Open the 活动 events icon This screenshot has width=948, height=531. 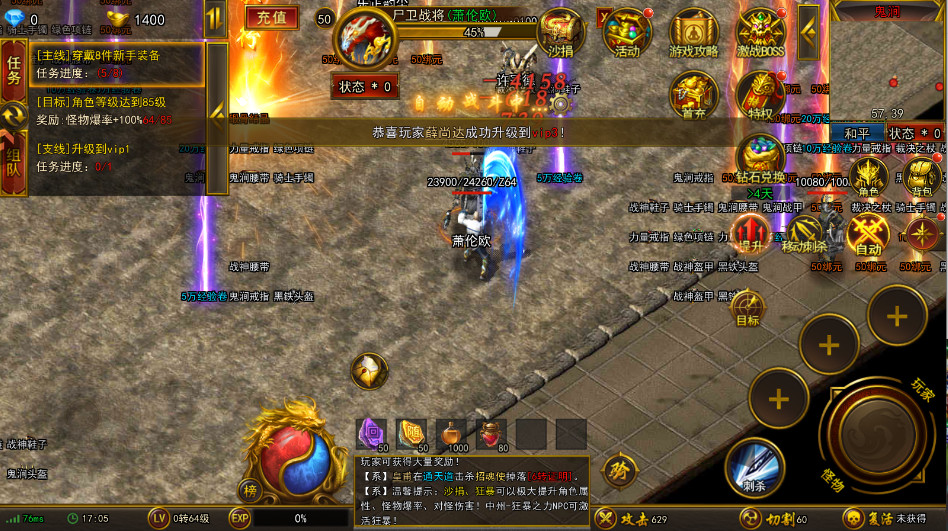pyautogui.click(x=627, y=34)
